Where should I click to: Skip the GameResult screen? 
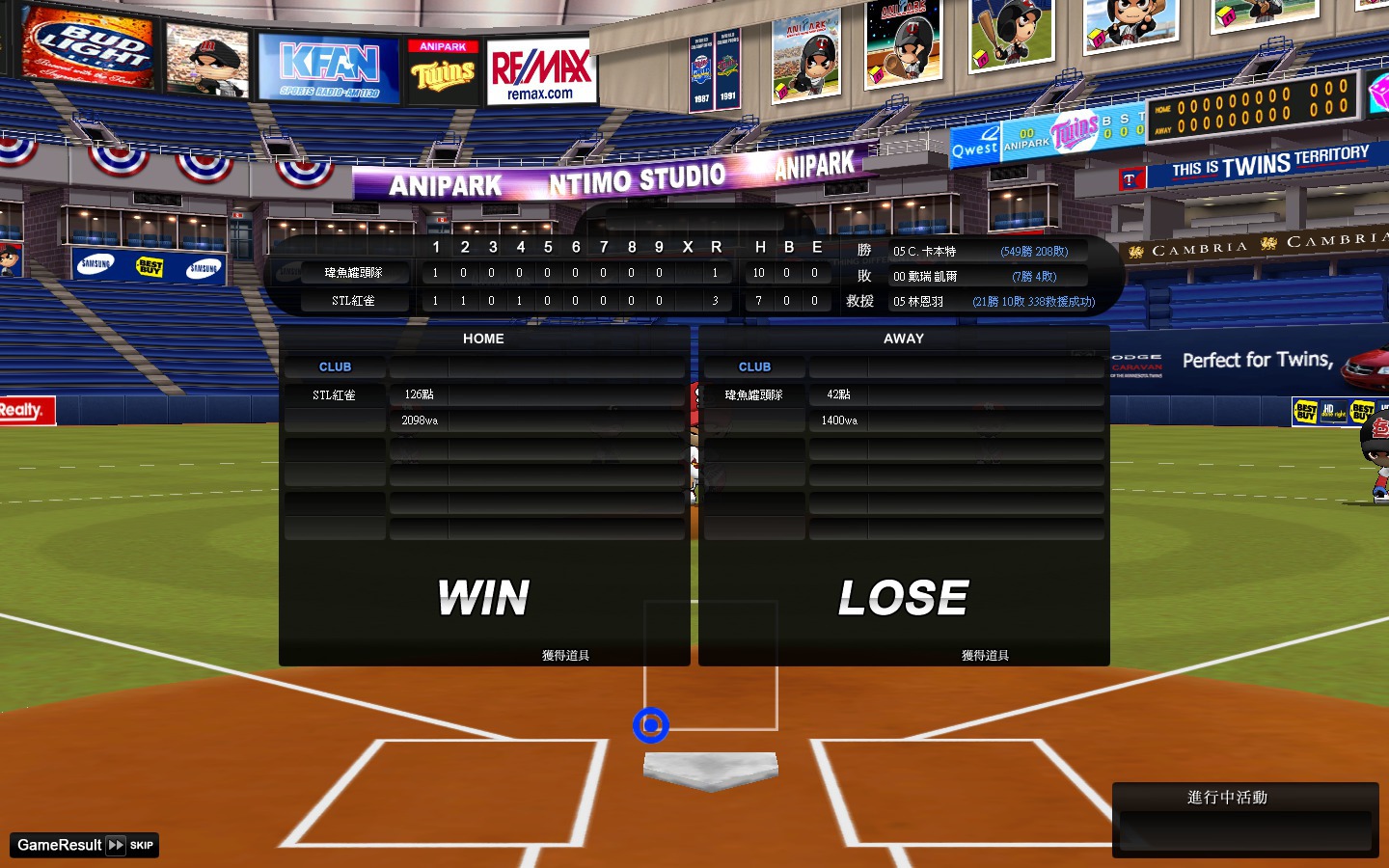click(129, 845)
